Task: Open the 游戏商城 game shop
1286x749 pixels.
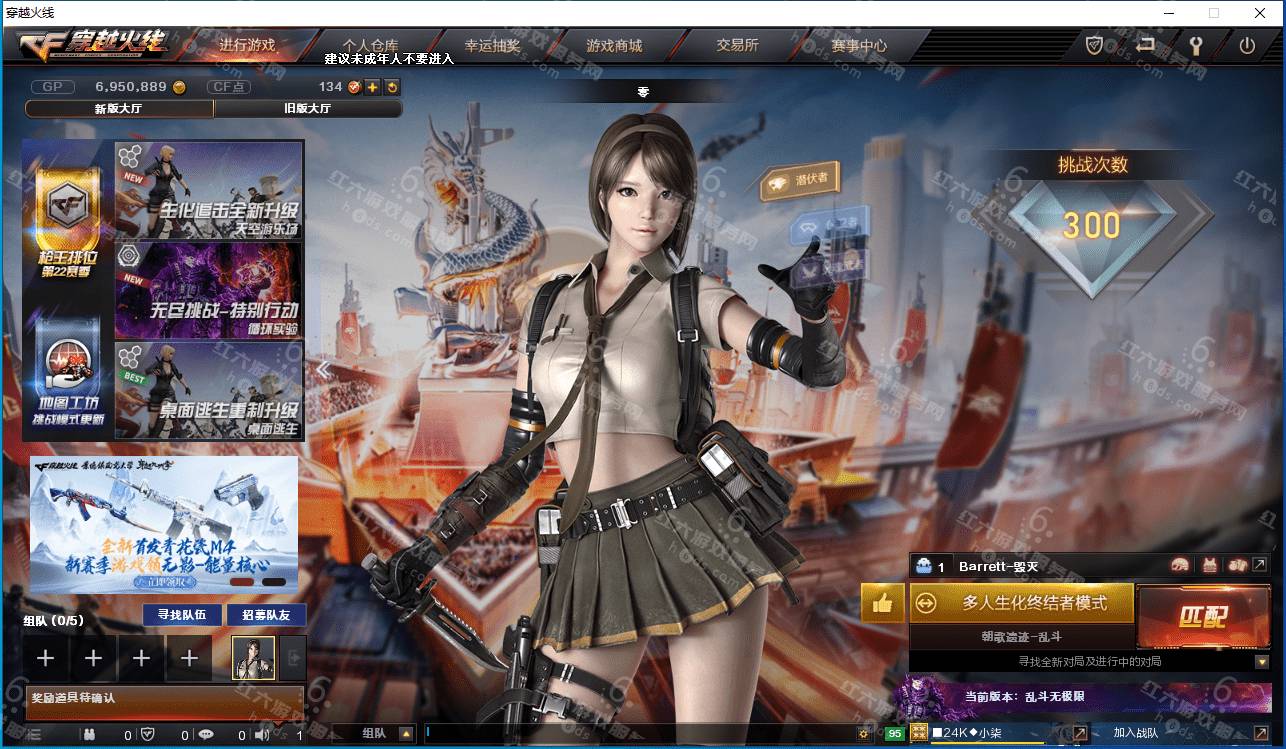Action: [614, 45]
